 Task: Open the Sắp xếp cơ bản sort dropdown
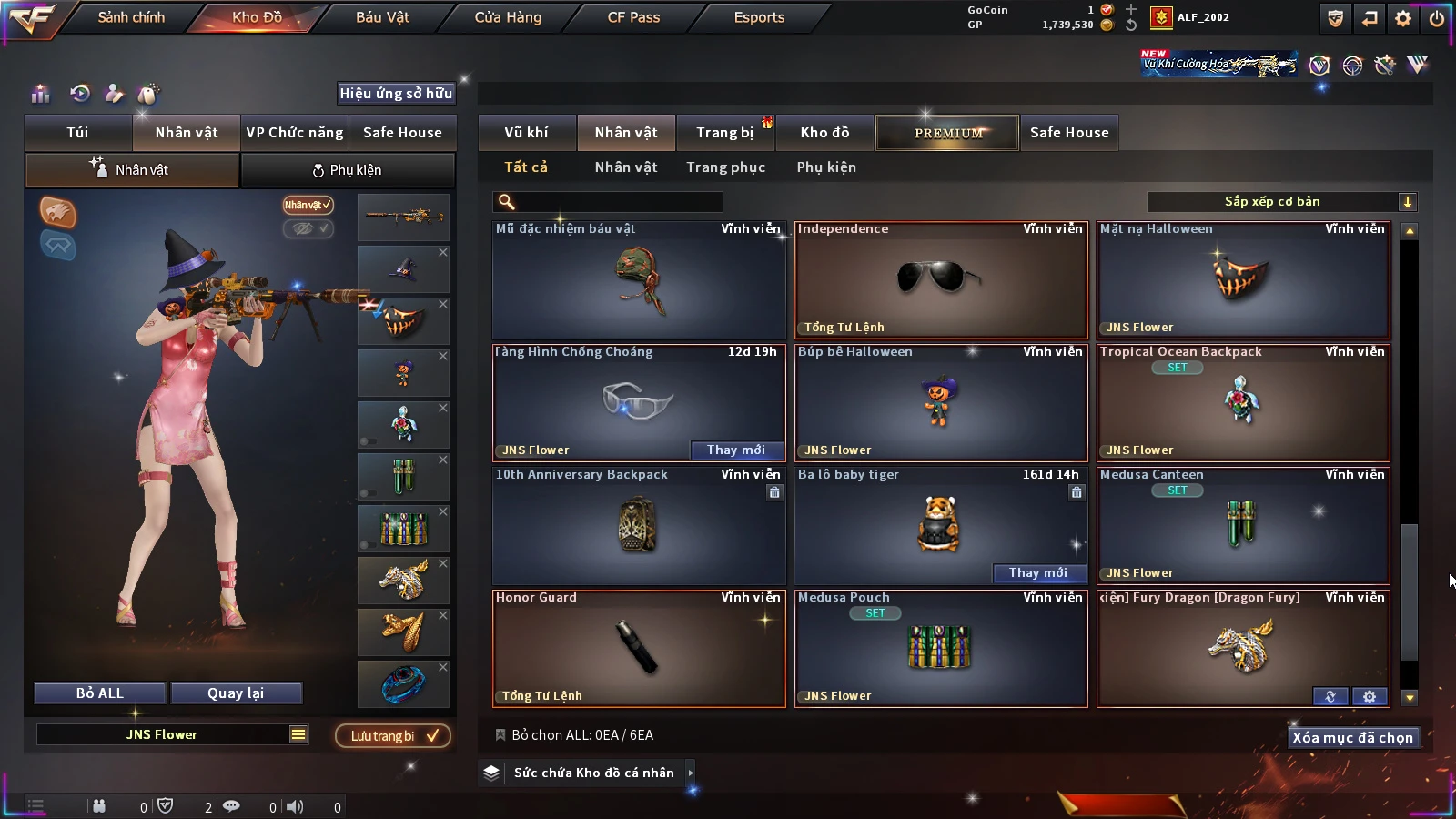(x=1281, y=202)
